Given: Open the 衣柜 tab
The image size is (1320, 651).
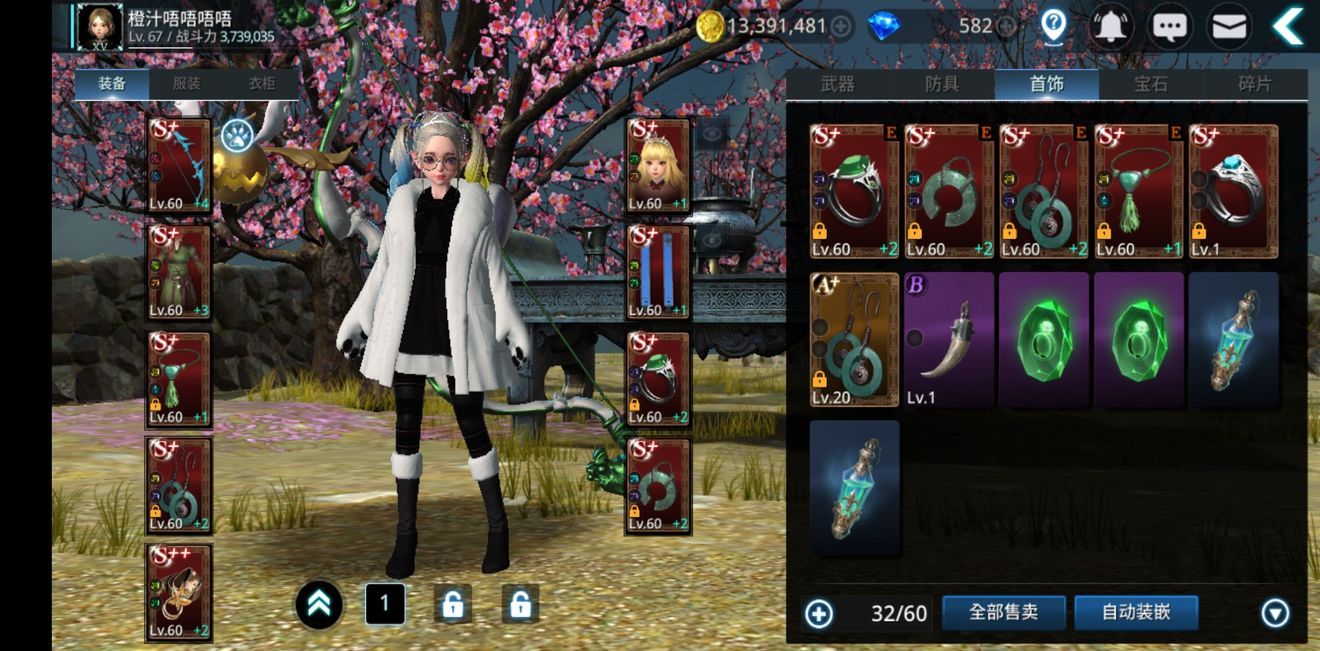Looking at the screenshot, I should (262, 84).
